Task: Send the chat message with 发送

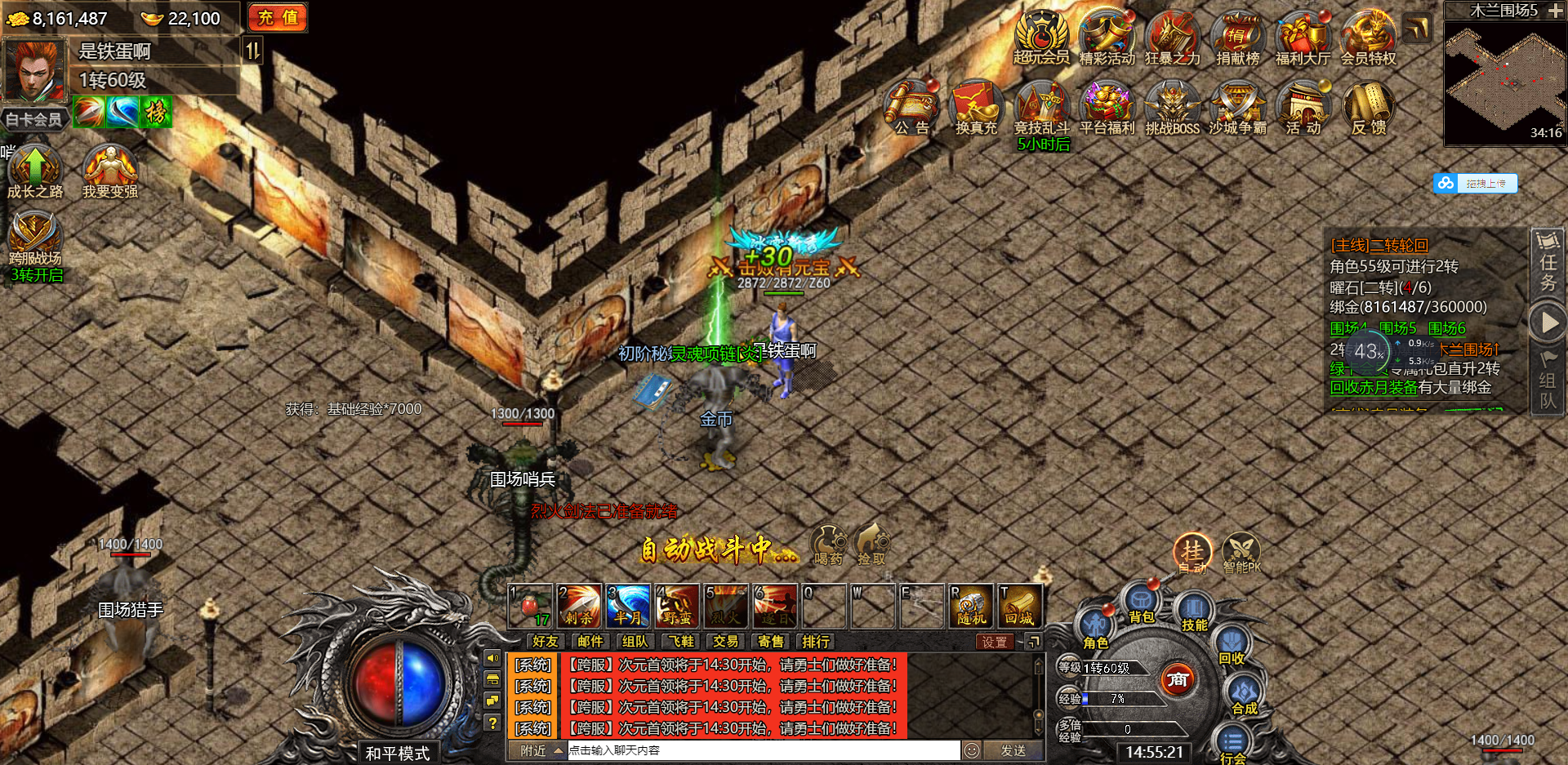Action: (x=1013, y=750)
